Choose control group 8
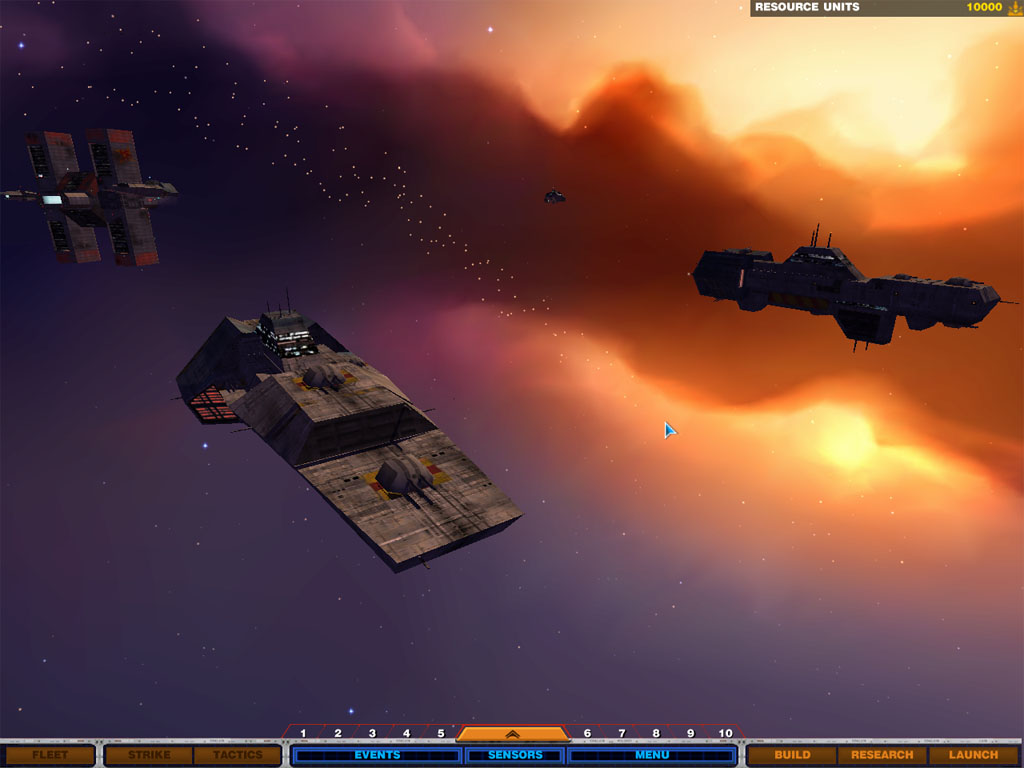1024x768 pixels. point(656,734)
